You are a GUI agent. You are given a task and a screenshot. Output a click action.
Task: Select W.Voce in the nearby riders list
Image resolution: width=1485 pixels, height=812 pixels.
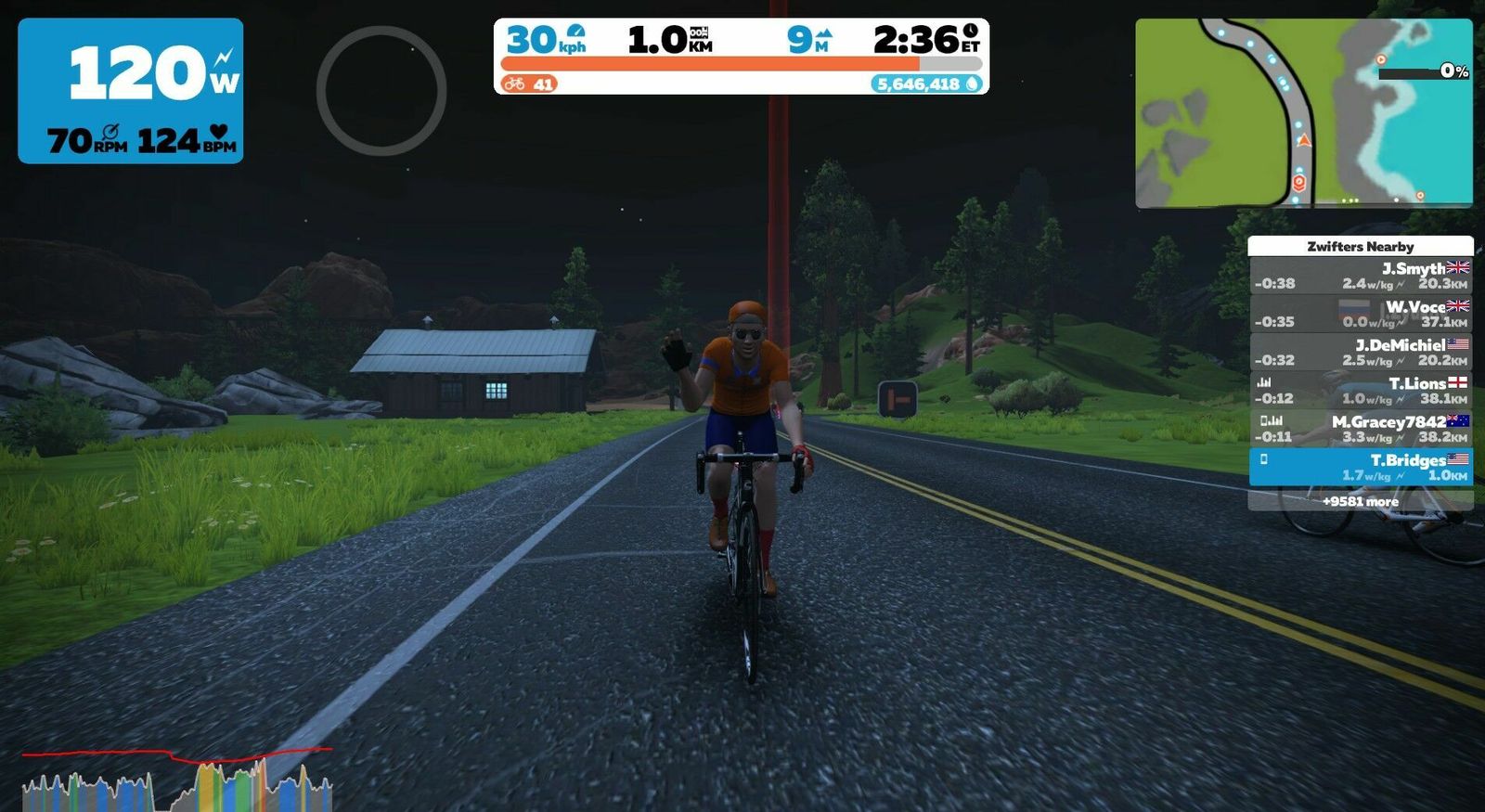[x=1361, y=314]
